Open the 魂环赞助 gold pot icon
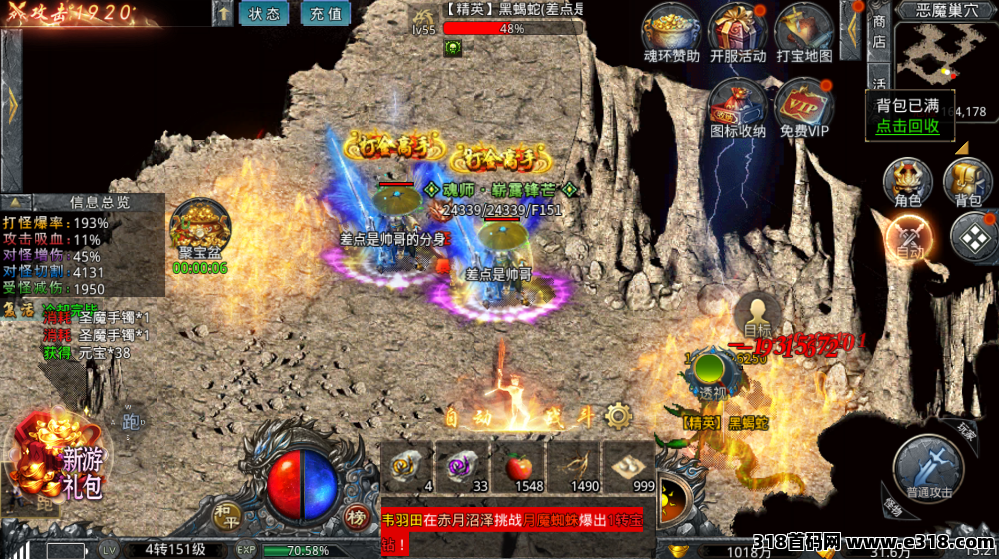This screenshot has height=559, width=999. 671,30
